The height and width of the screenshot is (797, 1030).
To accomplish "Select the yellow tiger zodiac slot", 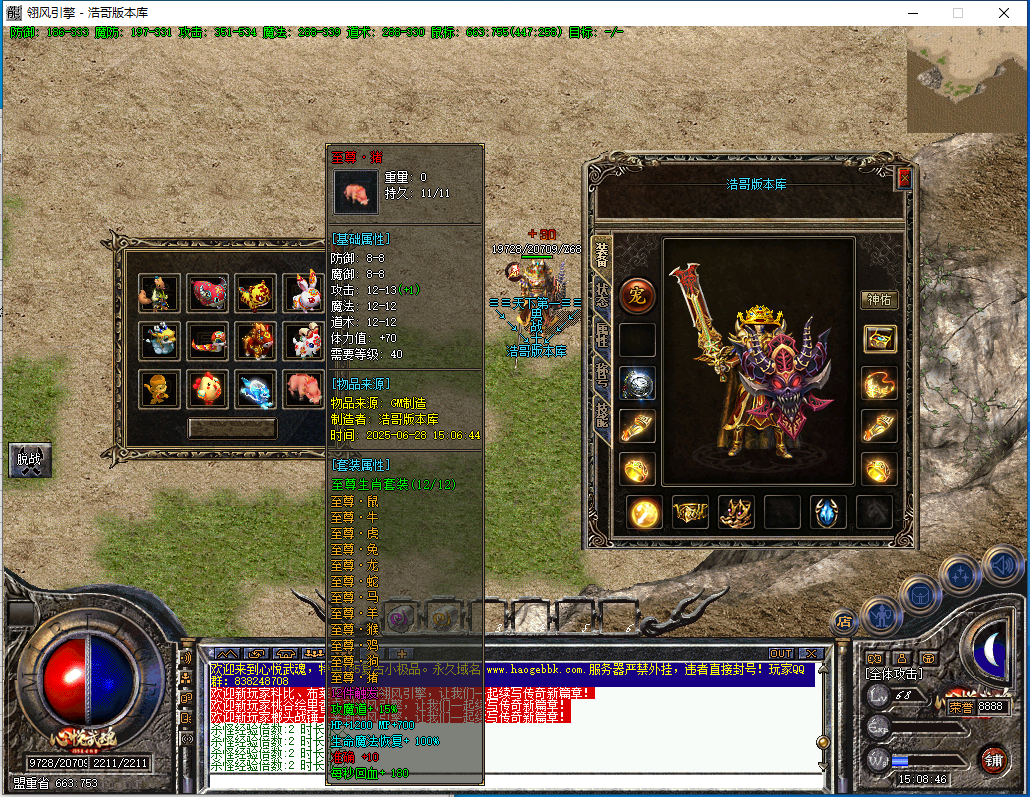I will coord(255,293).
